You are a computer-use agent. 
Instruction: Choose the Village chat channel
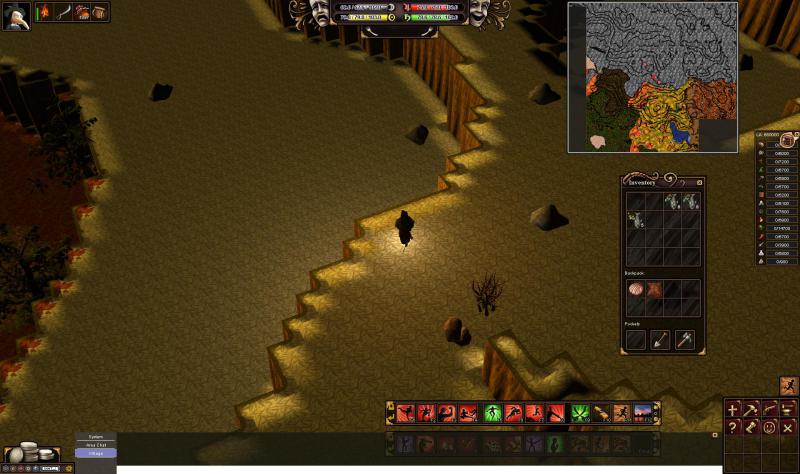[96, 453]
